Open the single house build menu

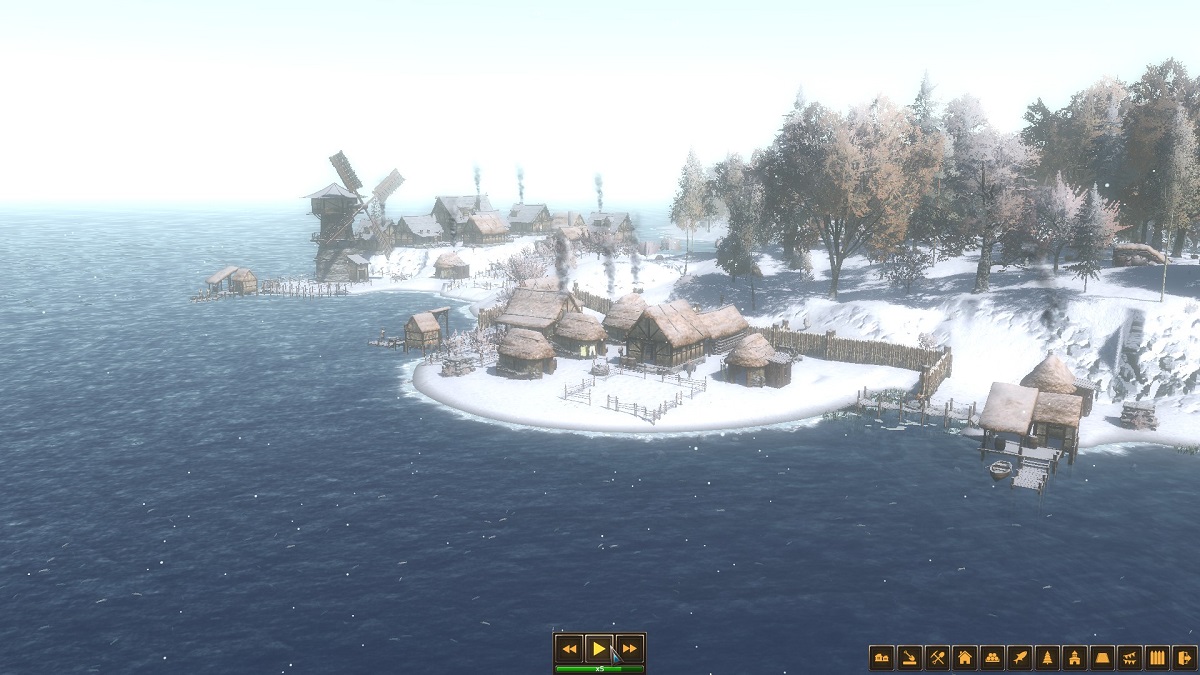point(965,658)
